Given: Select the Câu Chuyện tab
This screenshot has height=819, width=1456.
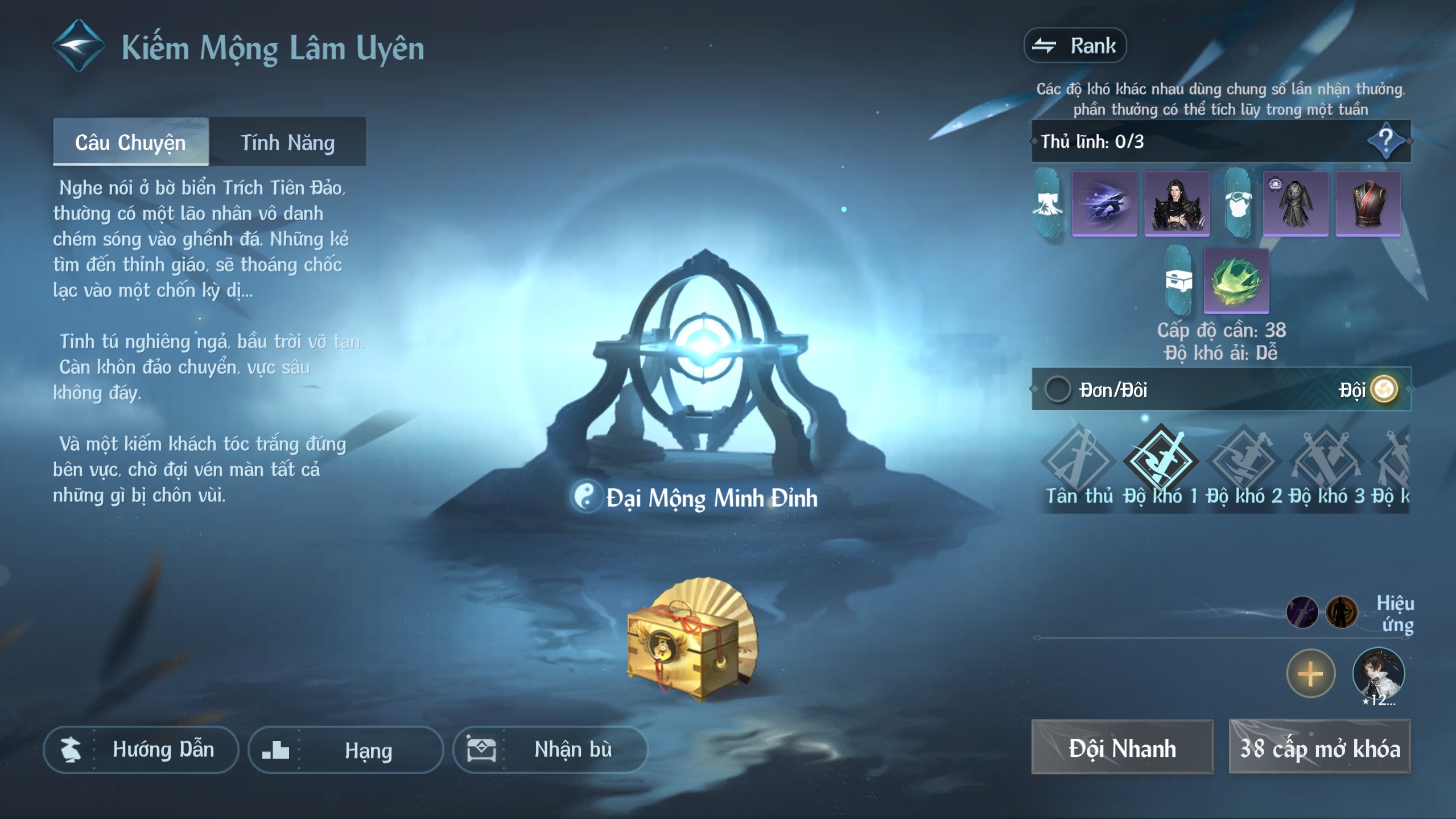Looking at the screenshot, I should (130, 142).
